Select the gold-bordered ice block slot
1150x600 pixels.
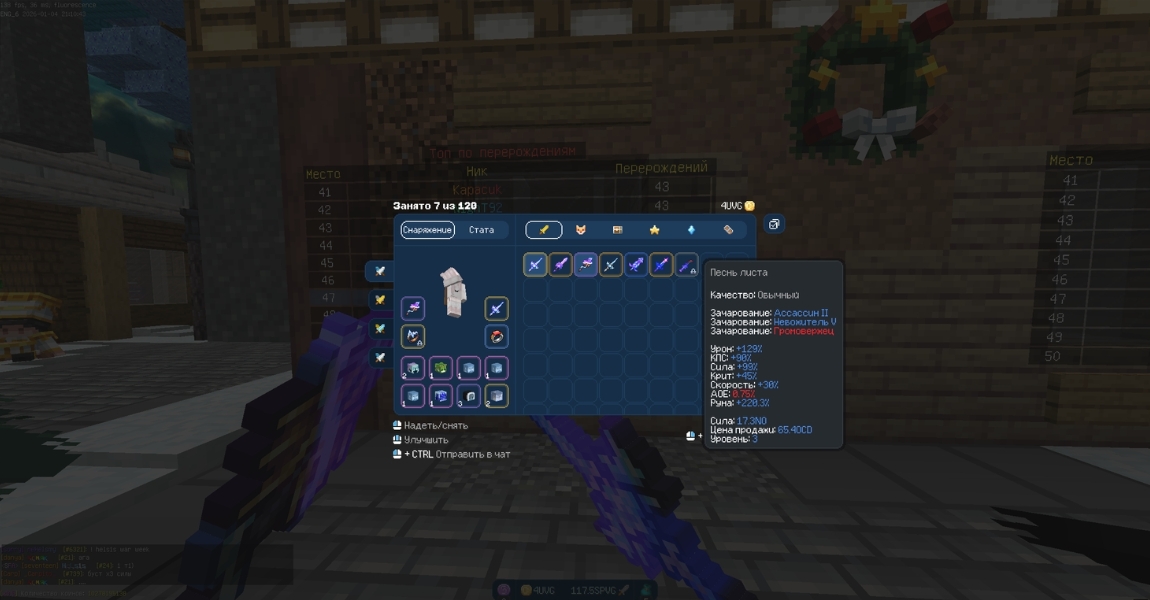click(x=496, y=396)
